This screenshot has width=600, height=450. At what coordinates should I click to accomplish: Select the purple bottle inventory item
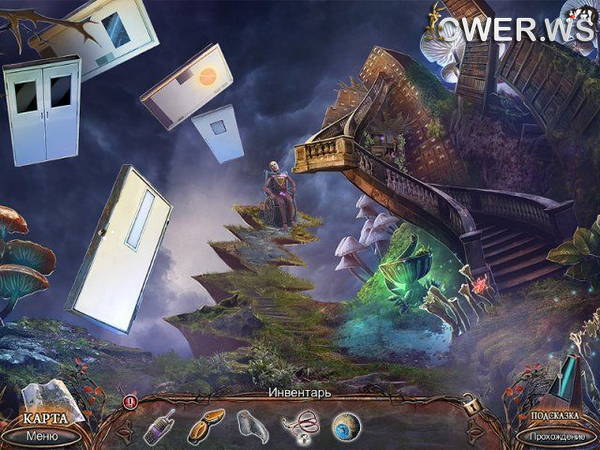(159, 425)
